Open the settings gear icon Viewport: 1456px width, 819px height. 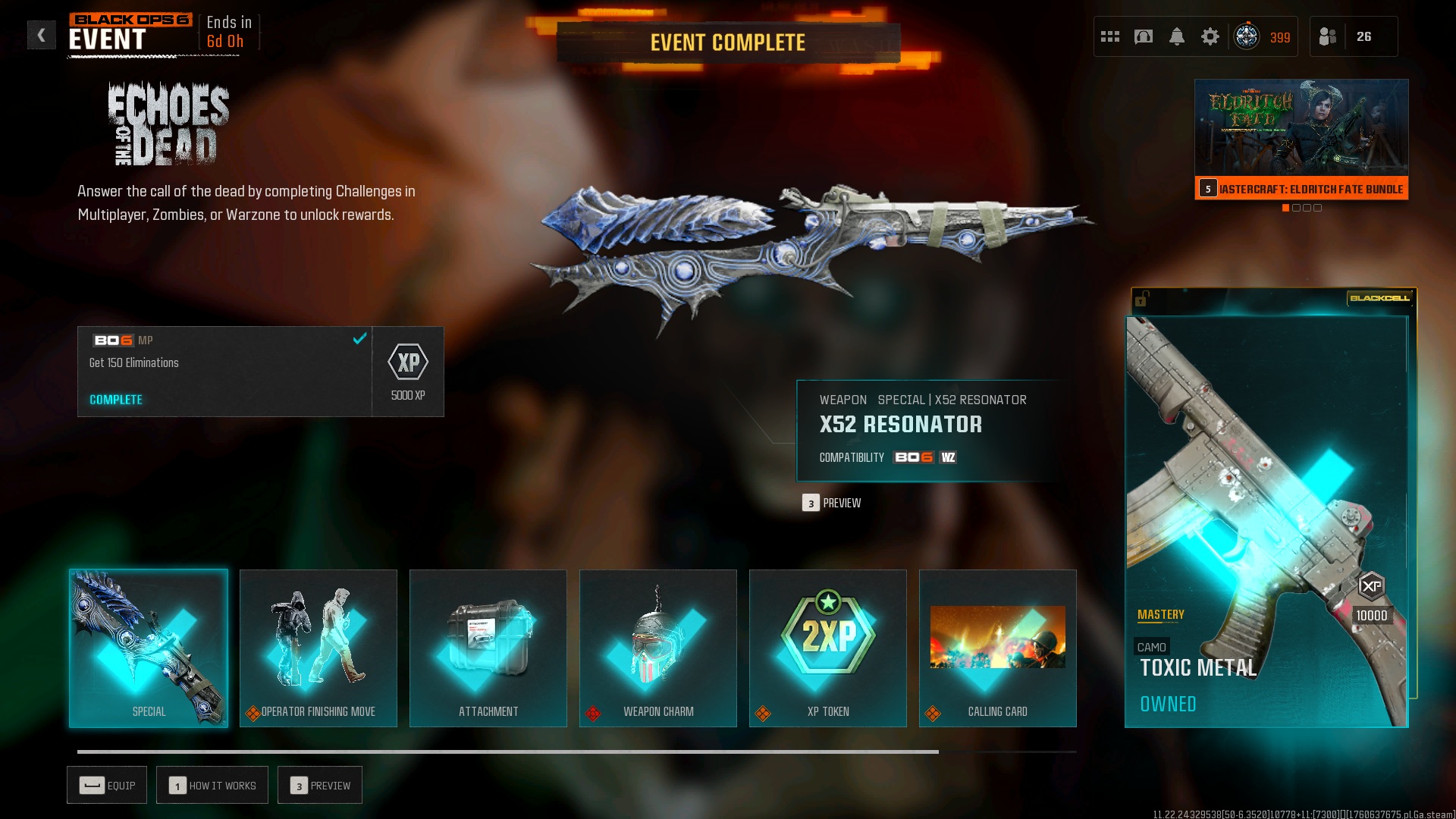(x=1210, y=36)
